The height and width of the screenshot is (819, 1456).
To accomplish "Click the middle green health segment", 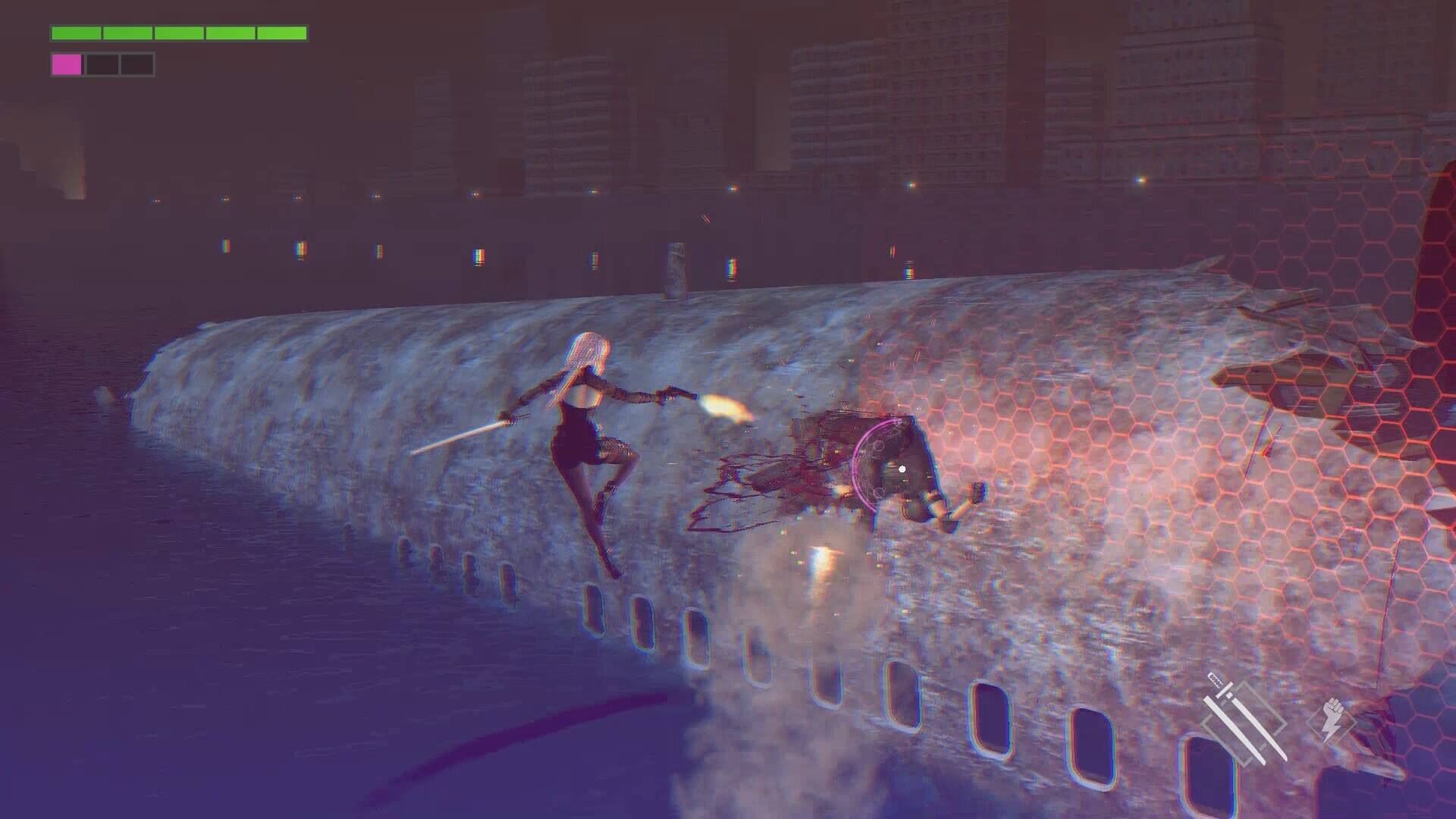I will click(178, 33).
